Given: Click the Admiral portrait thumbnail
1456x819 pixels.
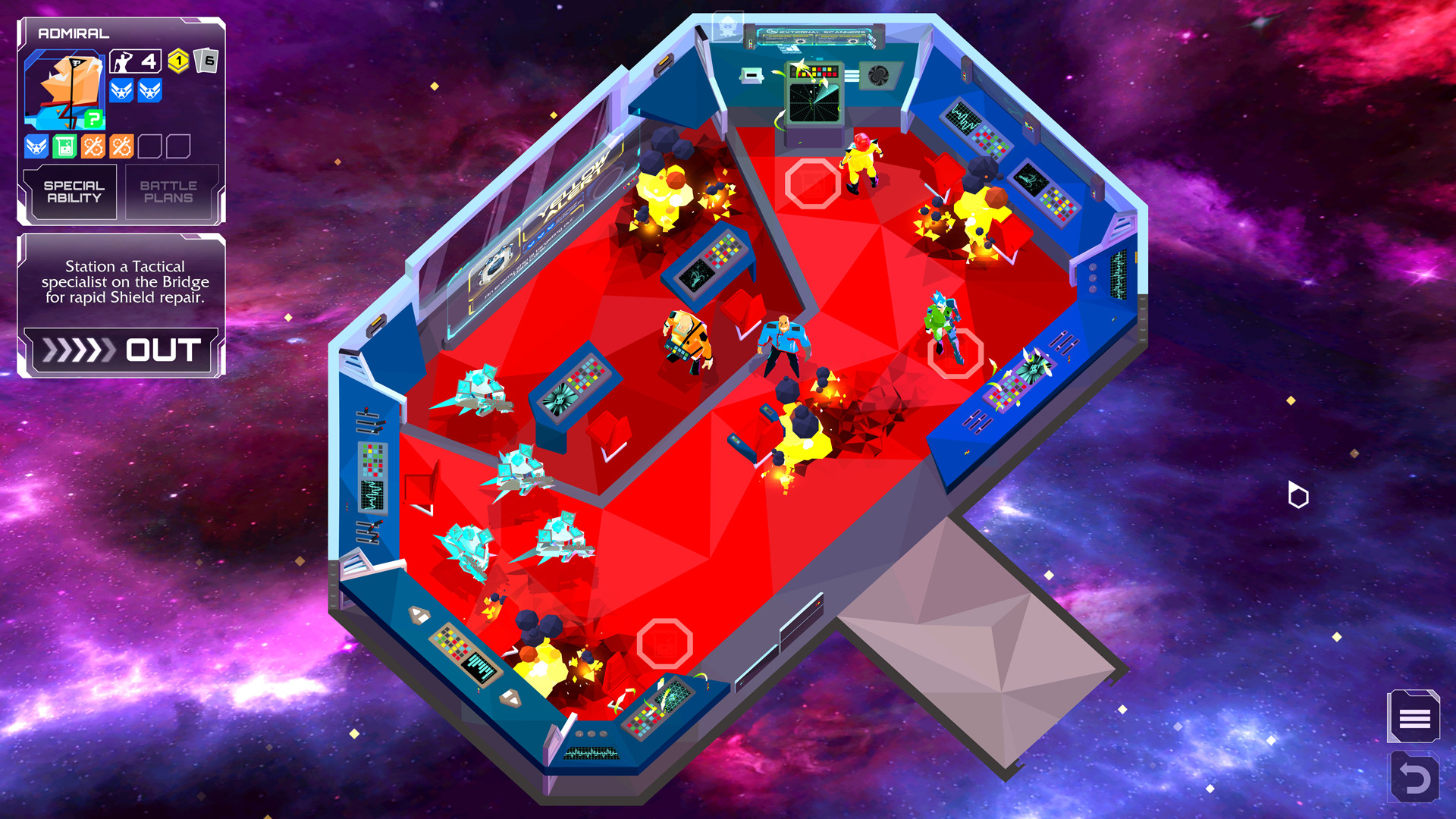Looking at the screenshot, I should (65, 86).
